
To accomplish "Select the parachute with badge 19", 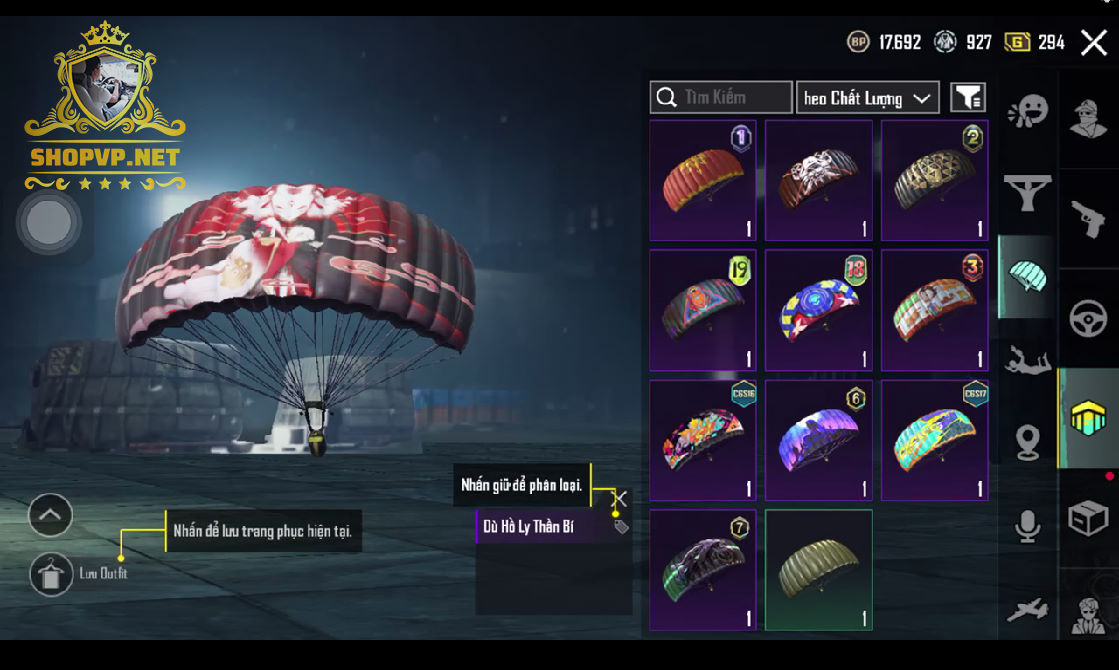I will 703,310.
